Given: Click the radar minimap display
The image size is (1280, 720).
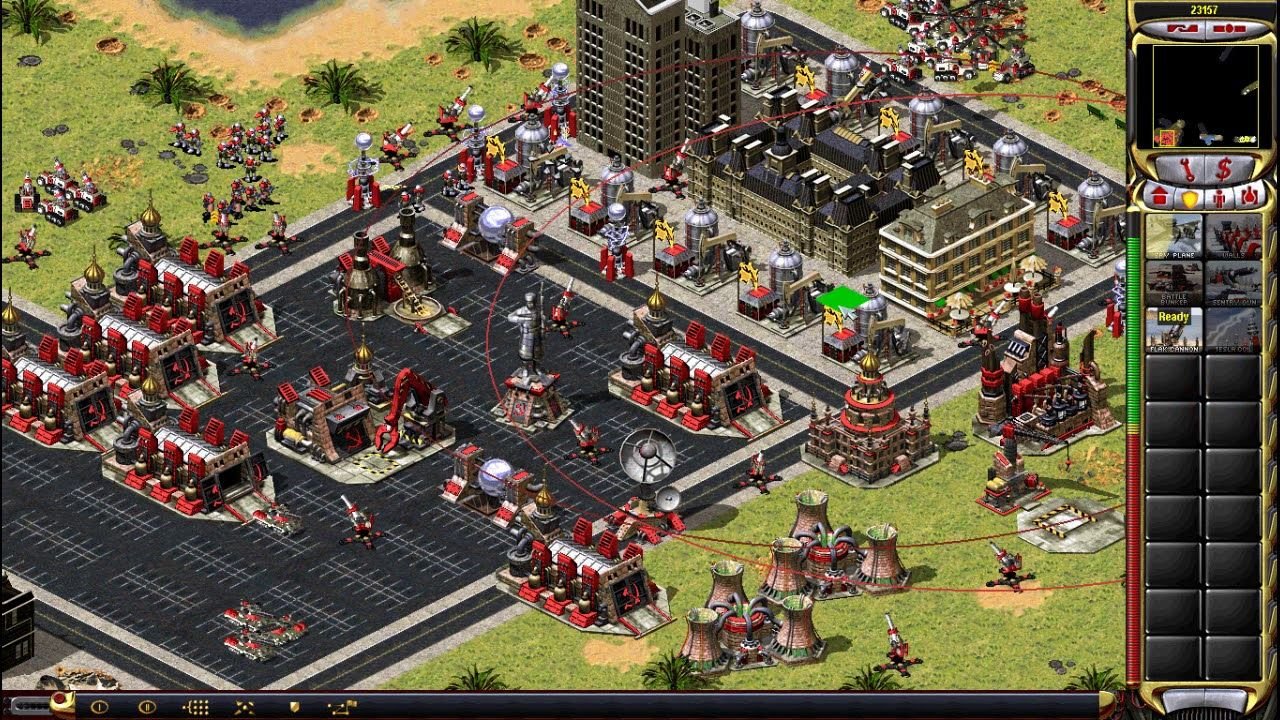Looking at the screenshot, I should click(x=1205, y=95).
